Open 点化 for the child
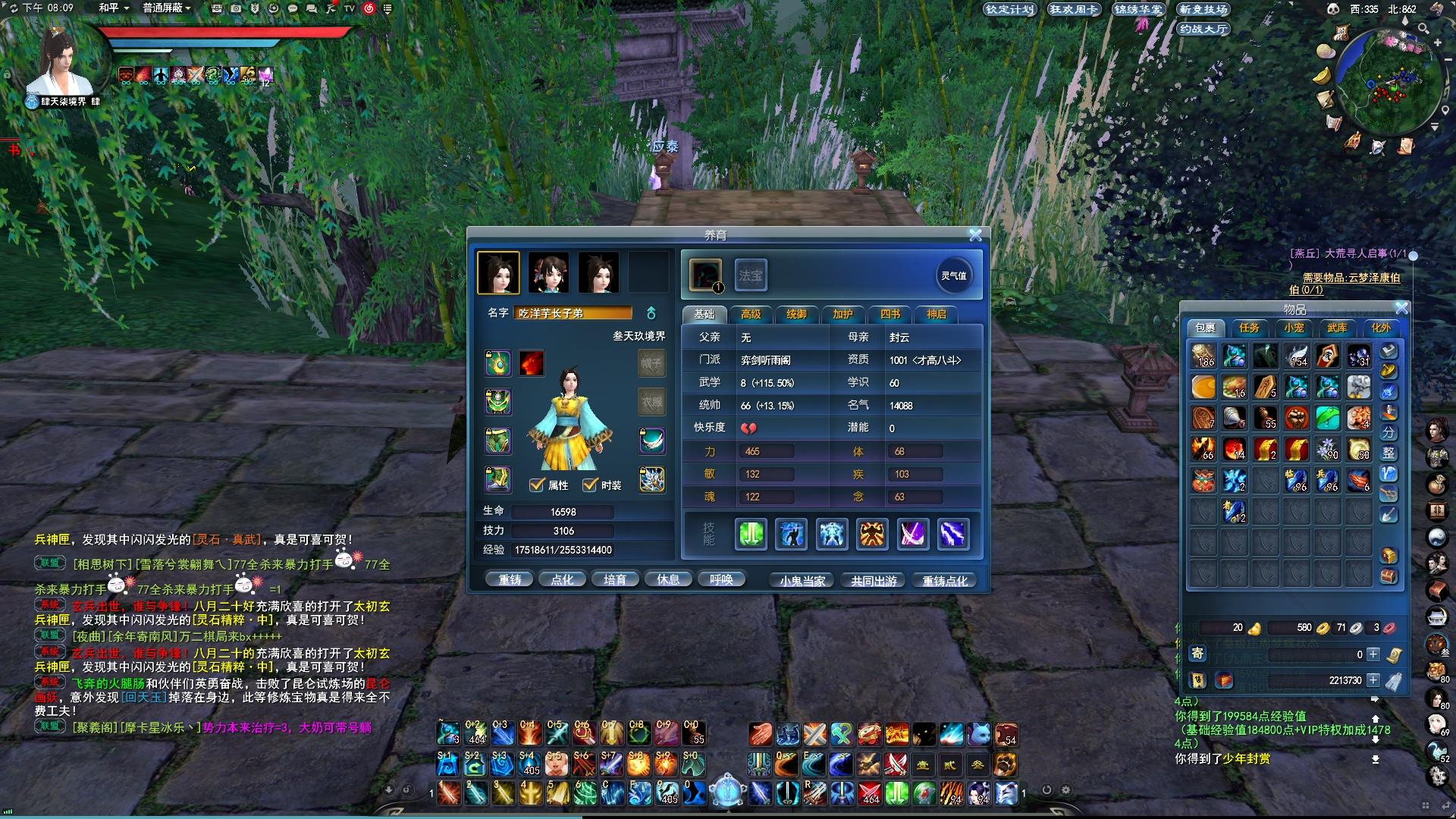1456x819 pixels. click(562, 580)
